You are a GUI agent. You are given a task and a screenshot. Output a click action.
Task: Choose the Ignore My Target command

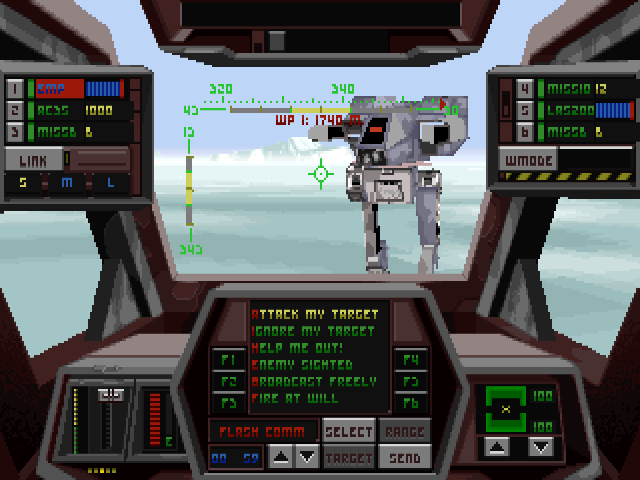(x=313, y=330)
